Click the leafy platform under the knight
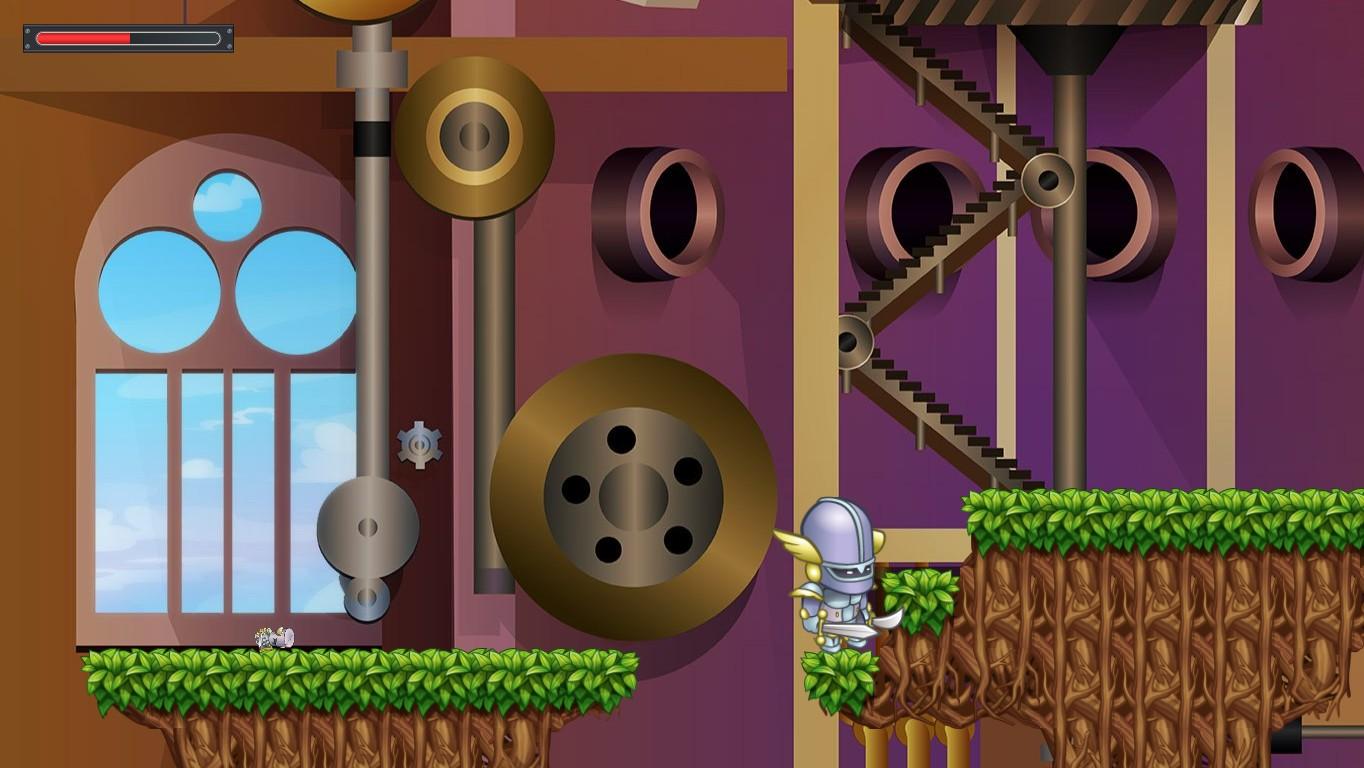1364x768 pixels. [840, 680]
